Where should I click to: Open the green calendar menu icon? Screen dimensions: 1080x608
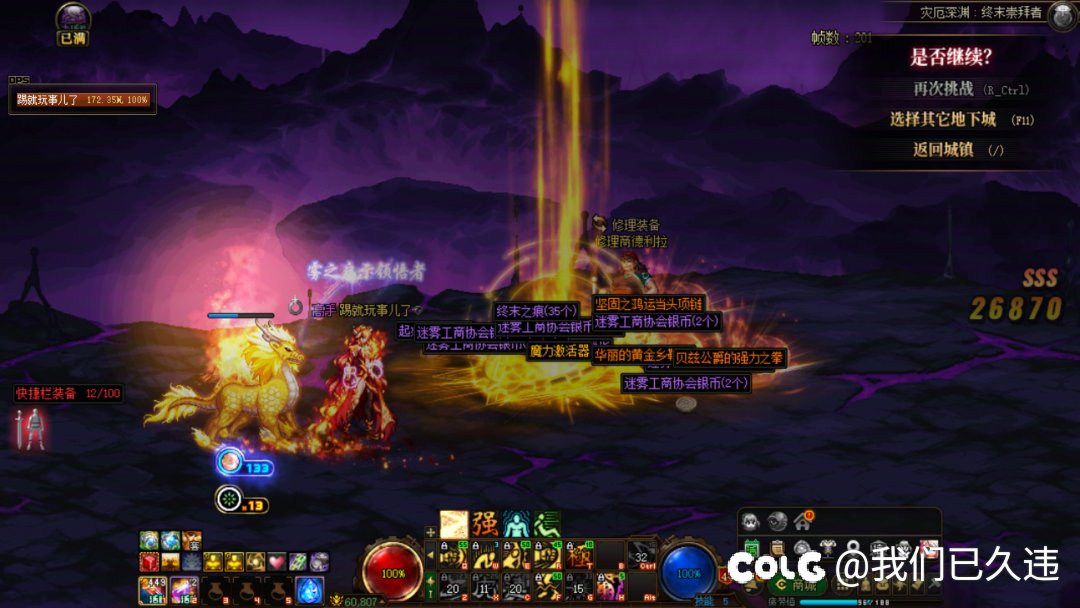751,546
